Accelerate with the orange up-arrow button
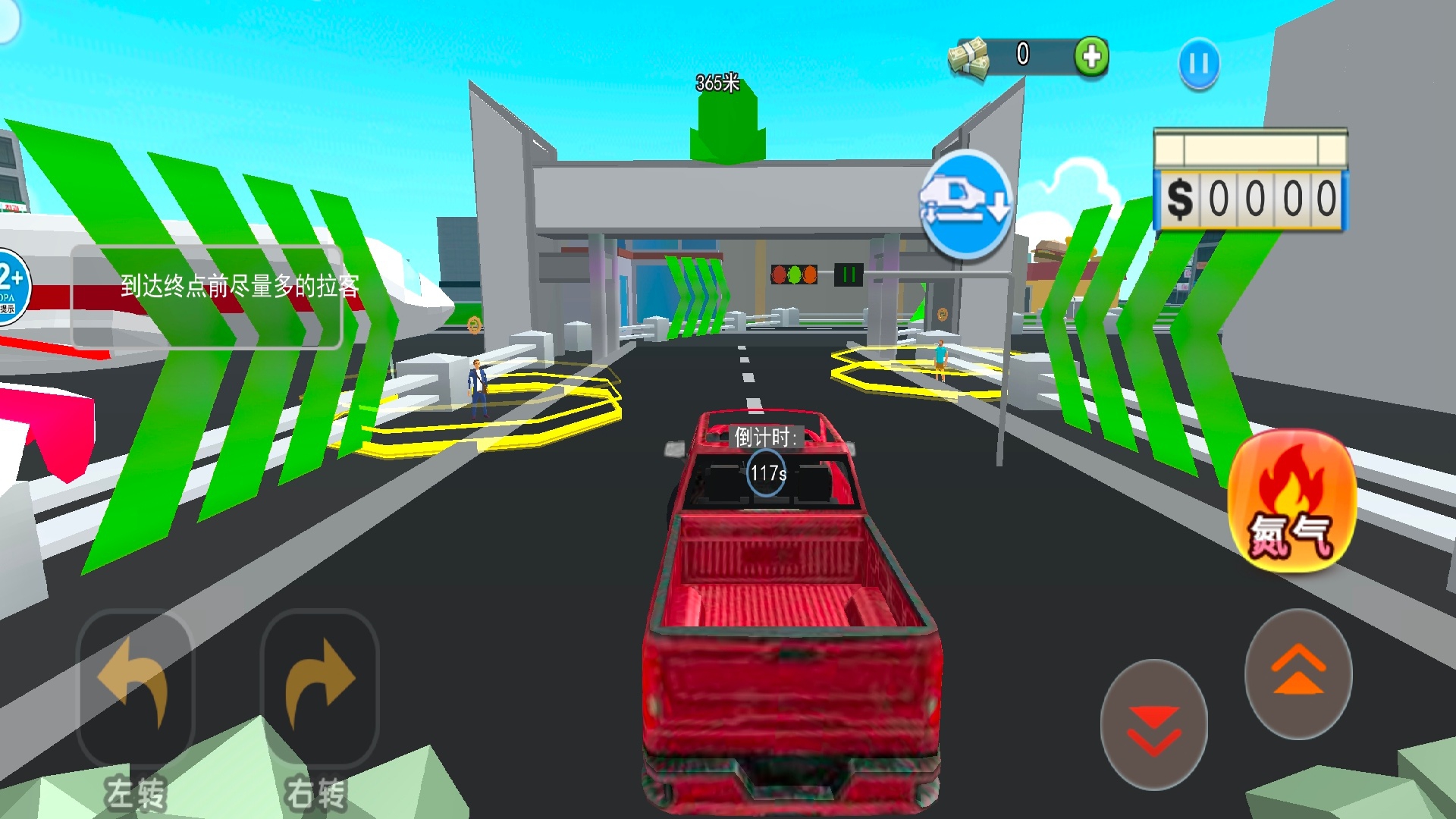The image size is (1456, 819). pyautogui.click(x=1298, y=673)
